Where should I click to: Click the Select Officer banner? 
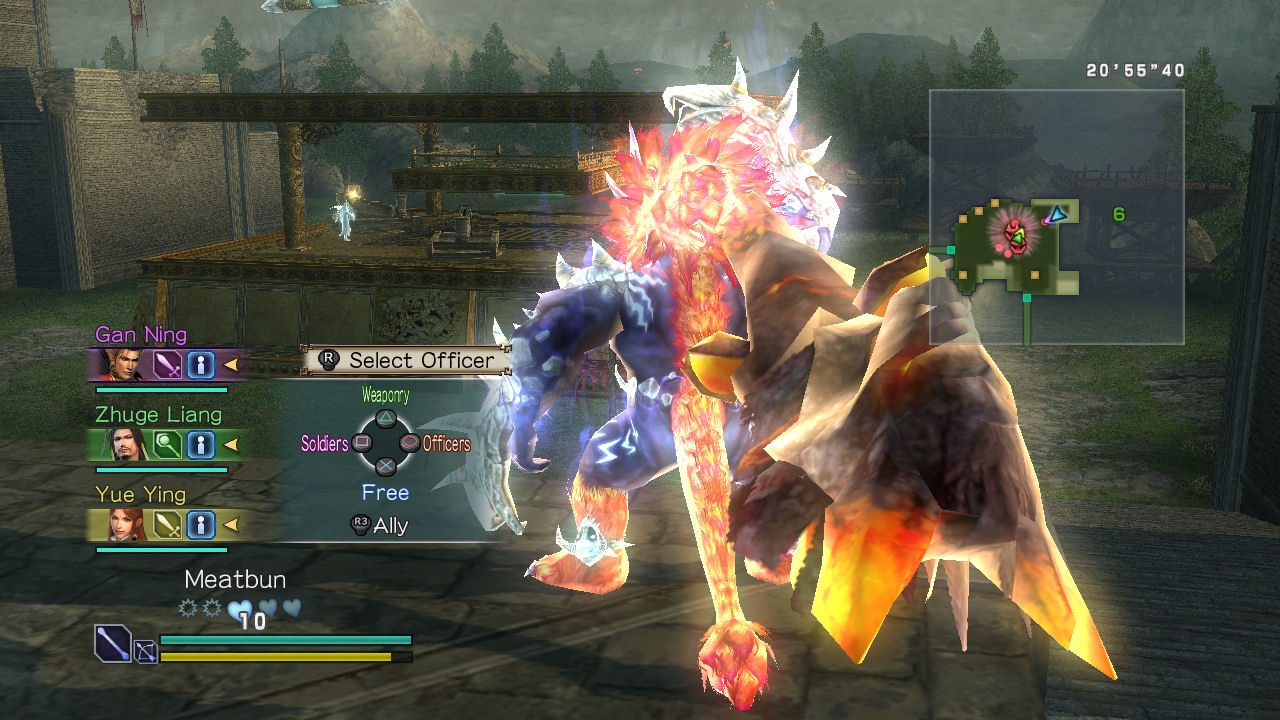(x=408, y=360)
